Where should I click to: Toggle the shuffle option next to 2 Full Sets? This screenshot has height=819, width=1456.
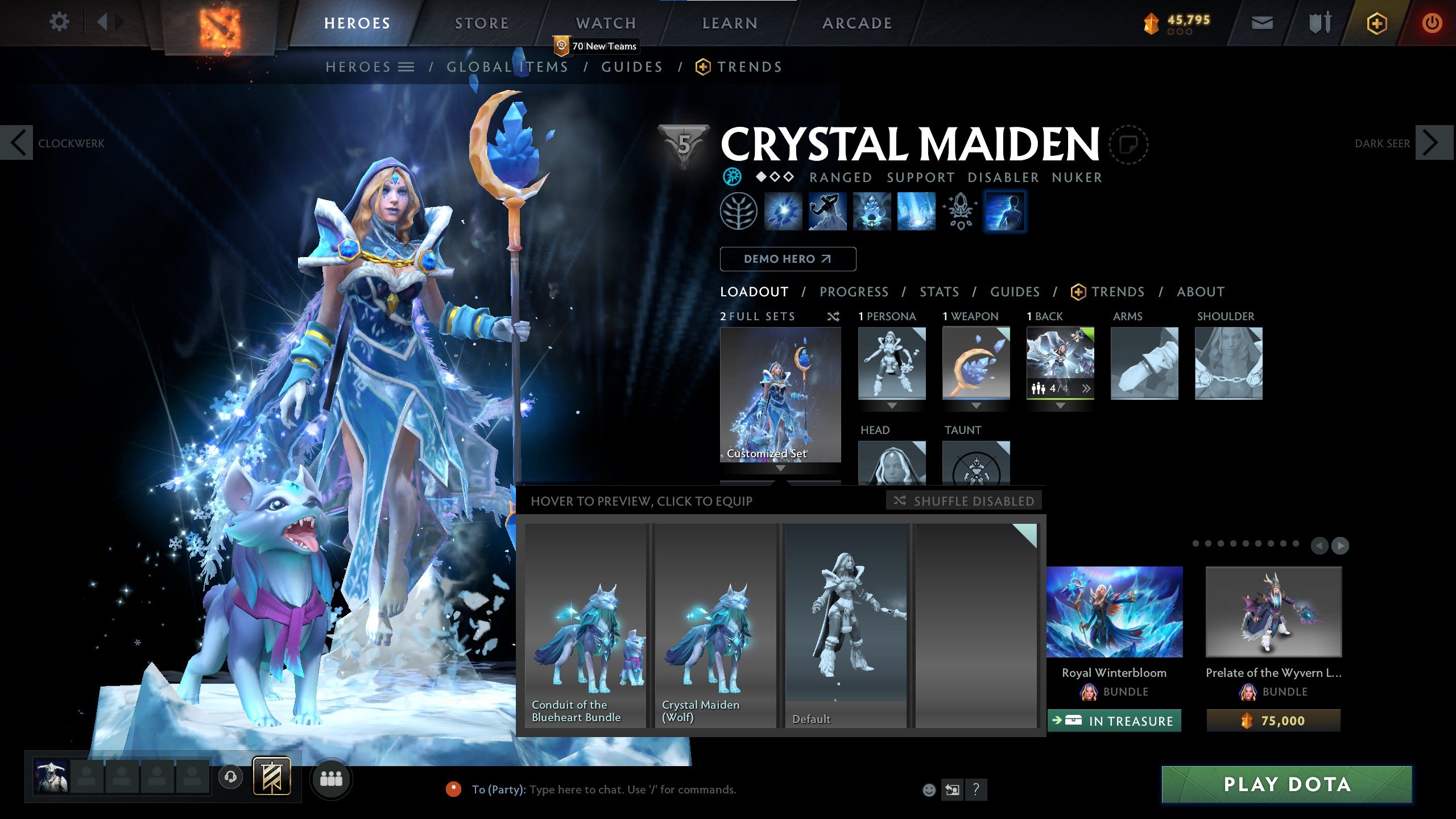pyautogui.click(x=834, y=317)
